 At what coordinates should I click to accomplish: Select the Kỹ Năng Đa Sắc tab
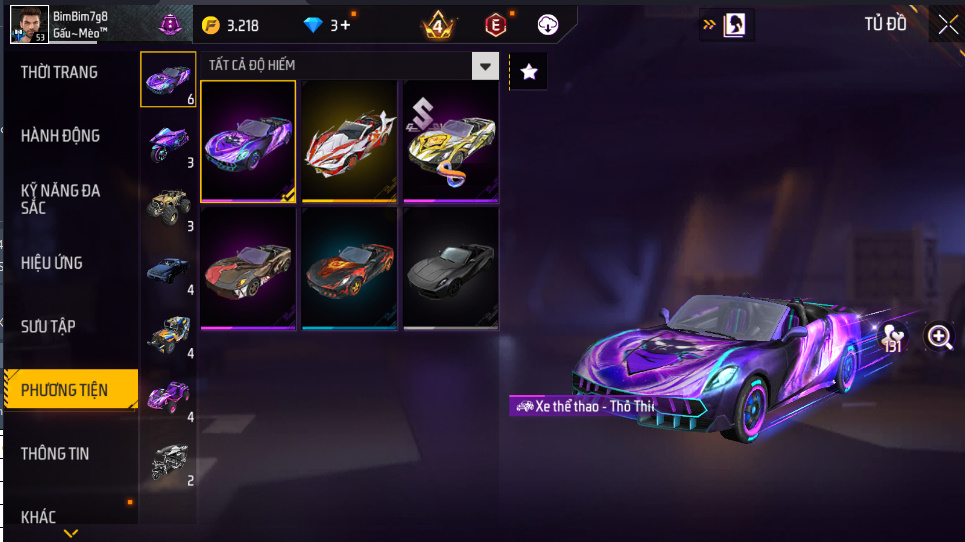tap(61, 199)
